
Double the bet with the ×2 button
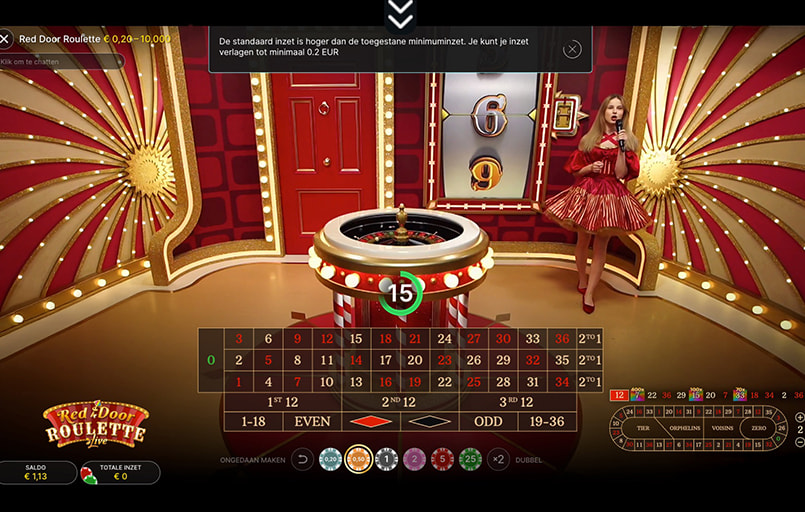498,459
